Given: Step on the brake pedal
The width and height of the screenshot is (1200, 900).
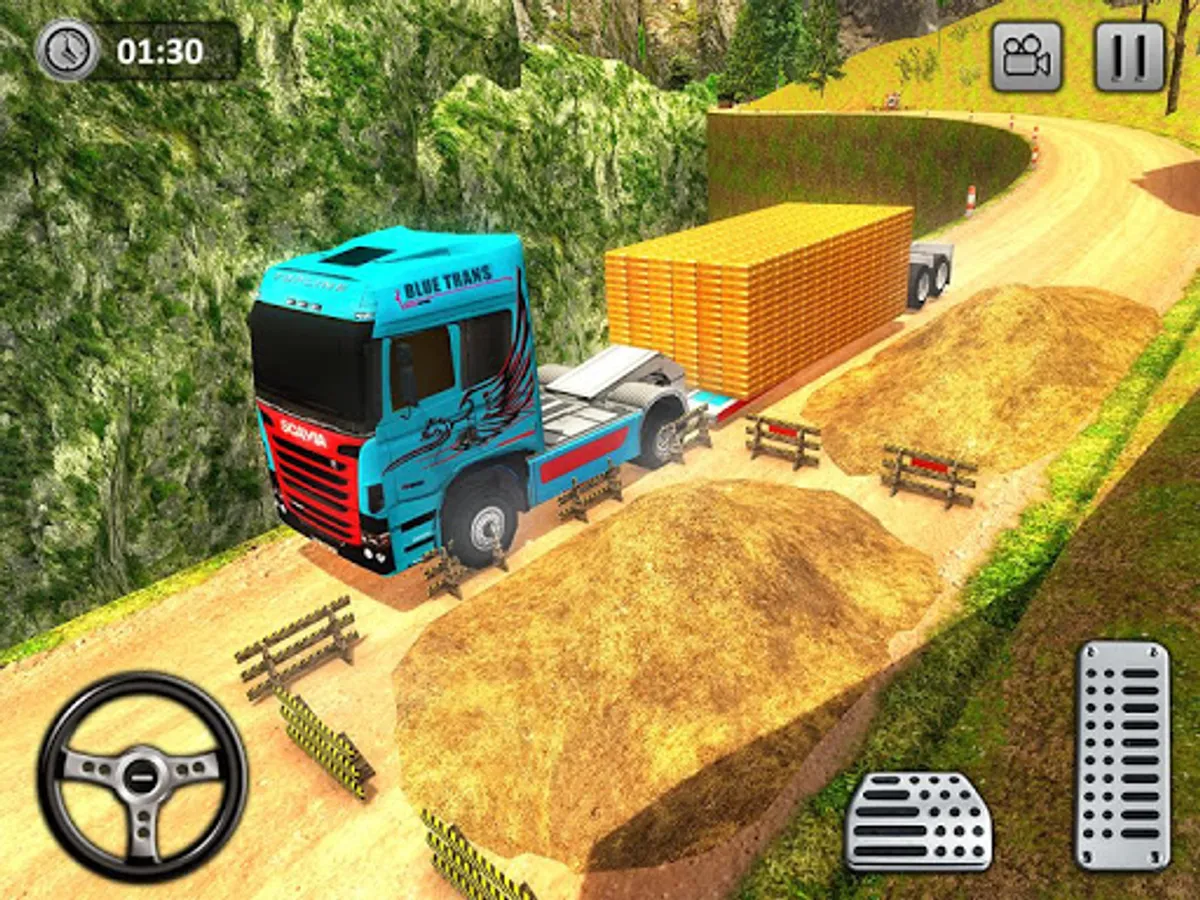Looking at the screenshot, I should point(918,821).
